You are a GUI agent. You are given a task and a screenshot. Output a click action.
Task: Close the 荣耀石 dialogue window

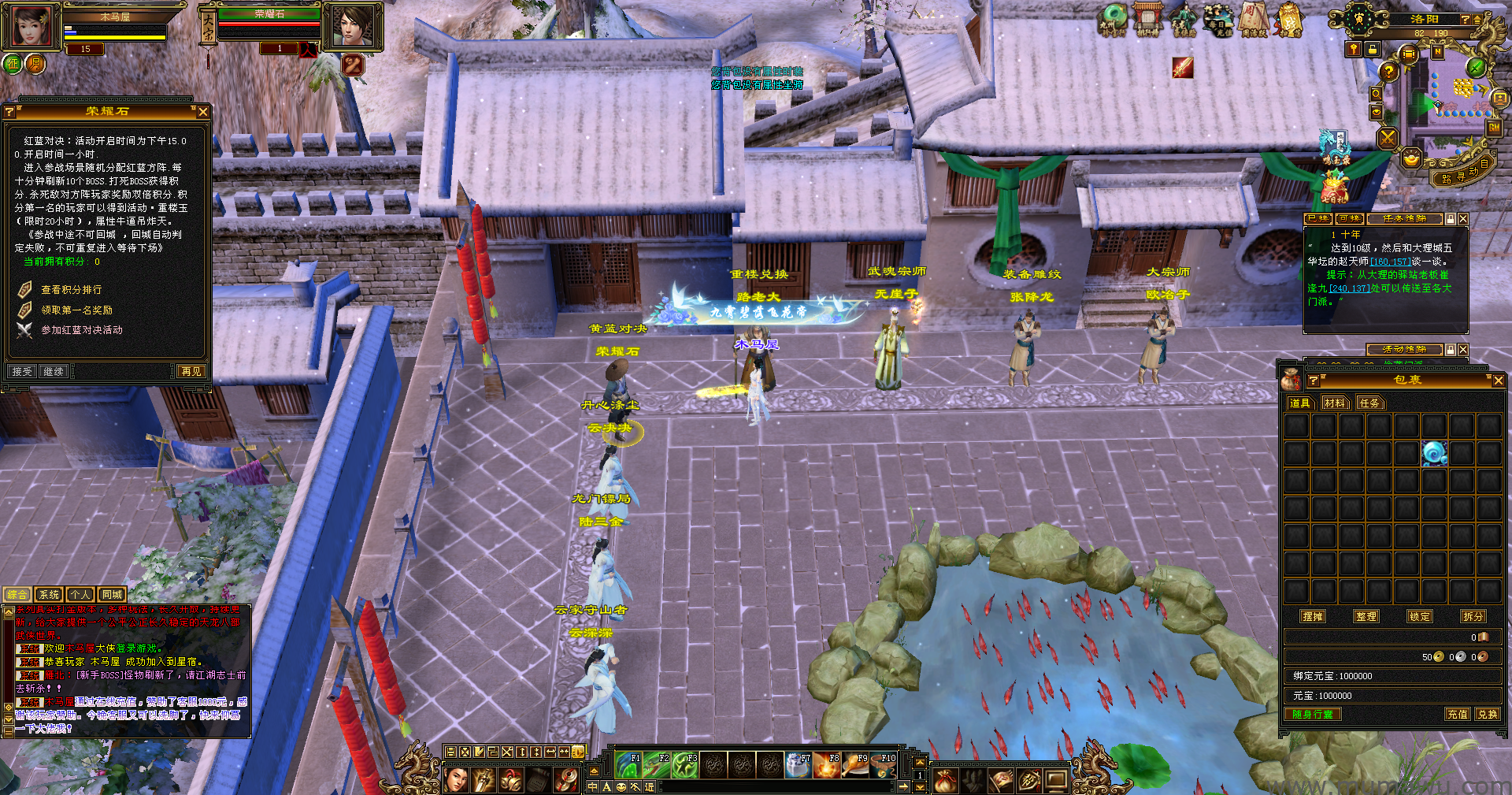[203, 112]
